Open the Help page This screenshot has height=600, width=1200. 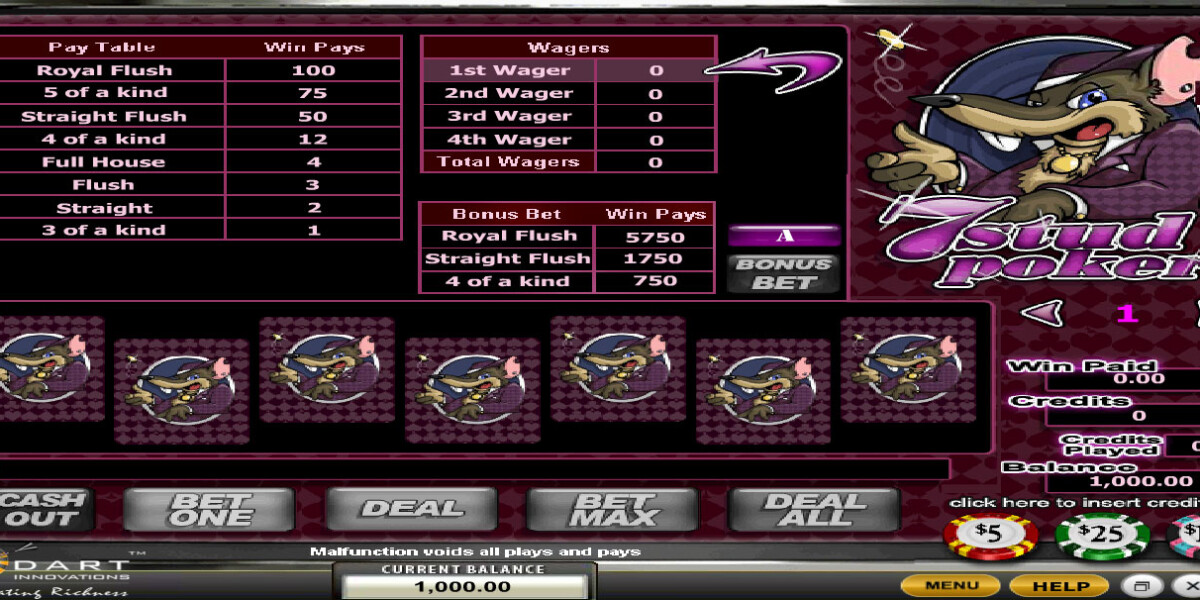[x=1058, y=585]
